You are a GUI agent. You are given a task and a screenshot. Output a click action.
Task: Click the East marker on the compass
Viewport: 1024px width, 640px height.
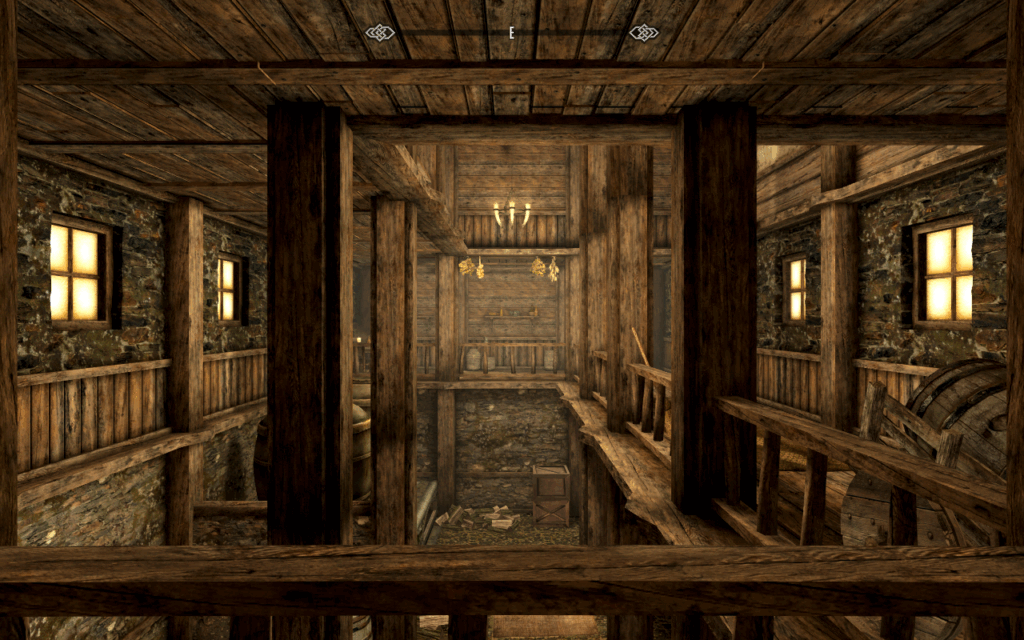(511, 33)
